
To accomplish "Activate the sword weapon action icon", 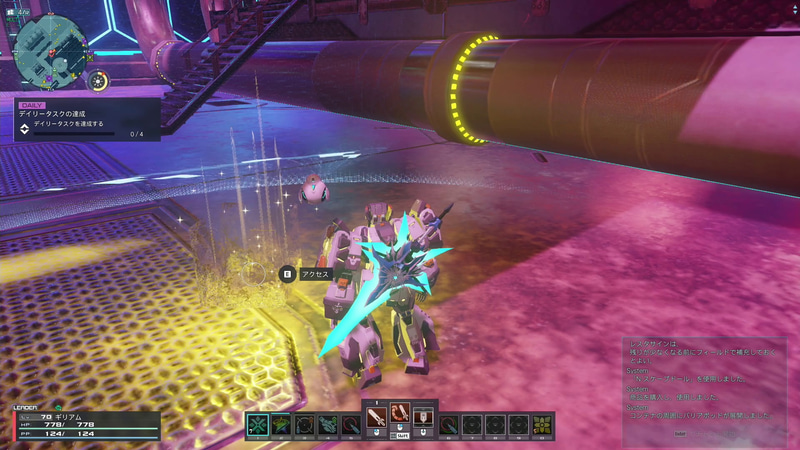I will 376,415.
